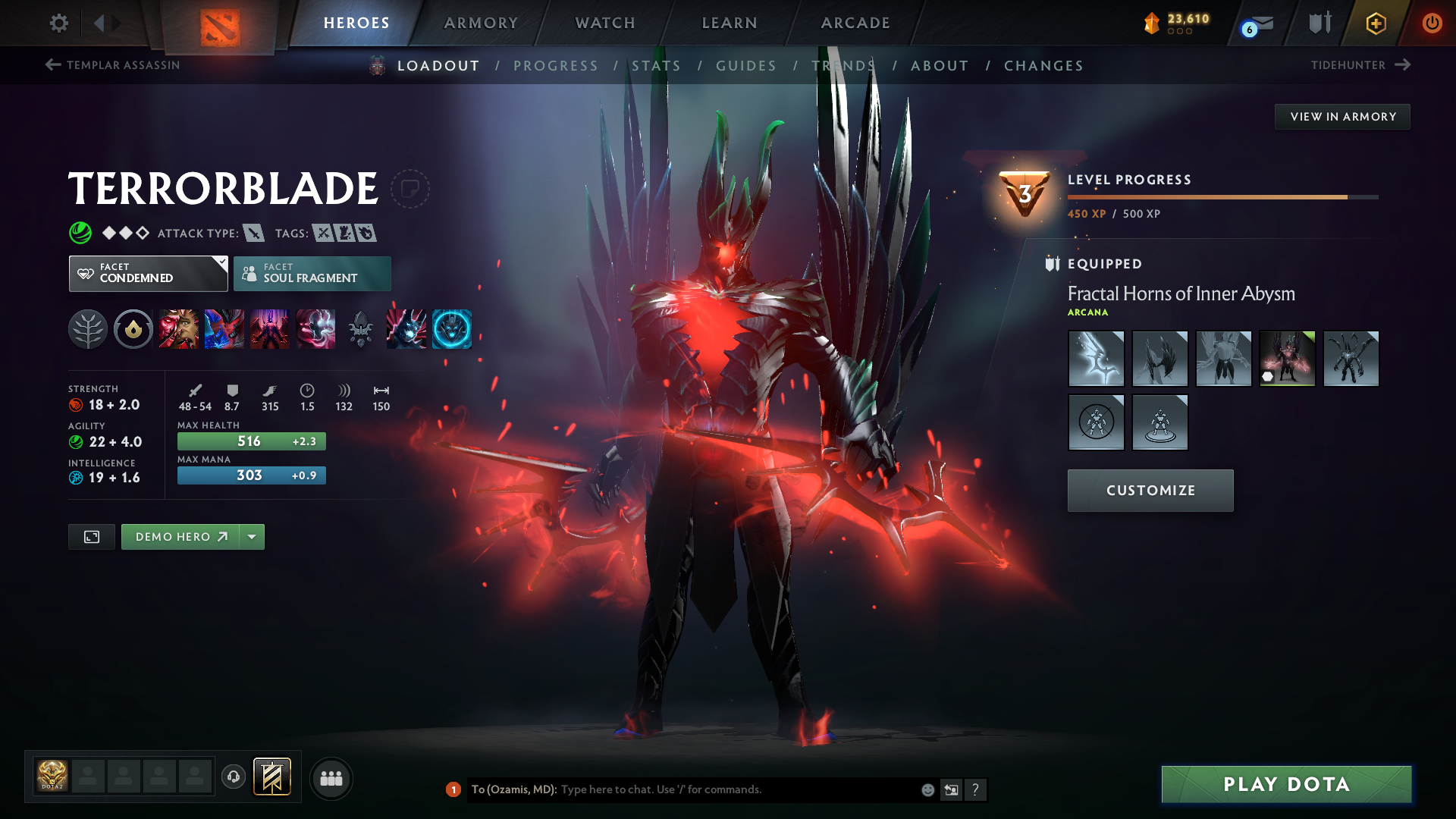Image resolution: width=1456 pixels, height=819 pixels.
Task: Switch to the Armory tab
Action: coord(481,23)
